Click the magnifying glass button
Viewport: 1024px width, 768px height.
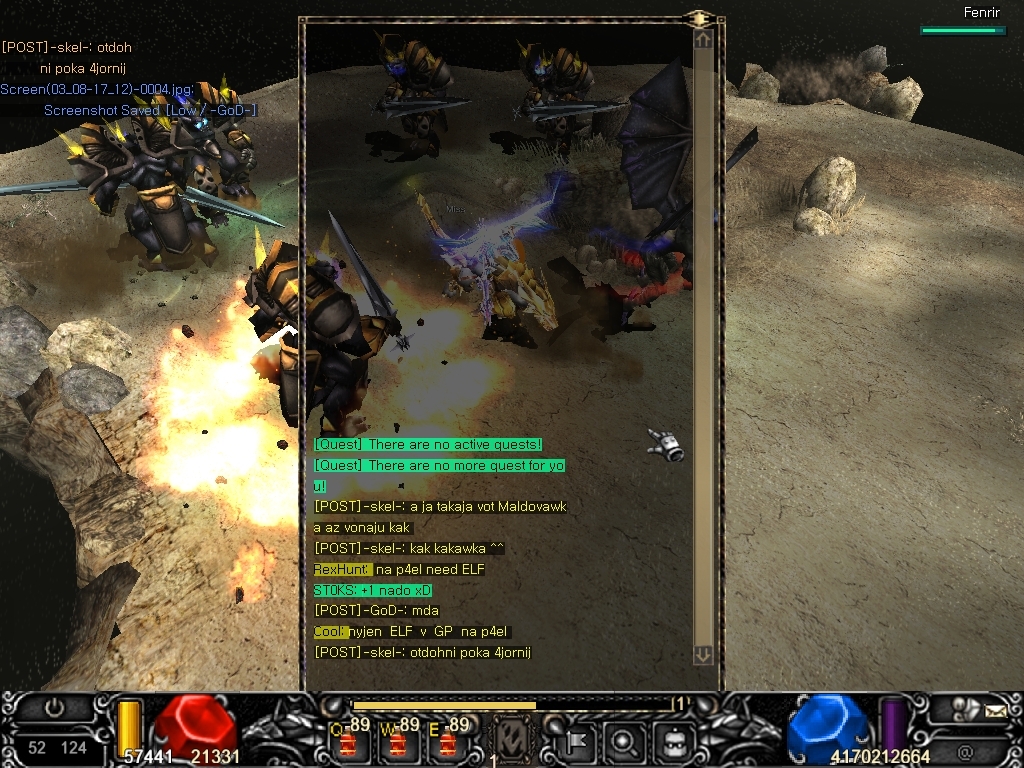(x=624, y=743)
